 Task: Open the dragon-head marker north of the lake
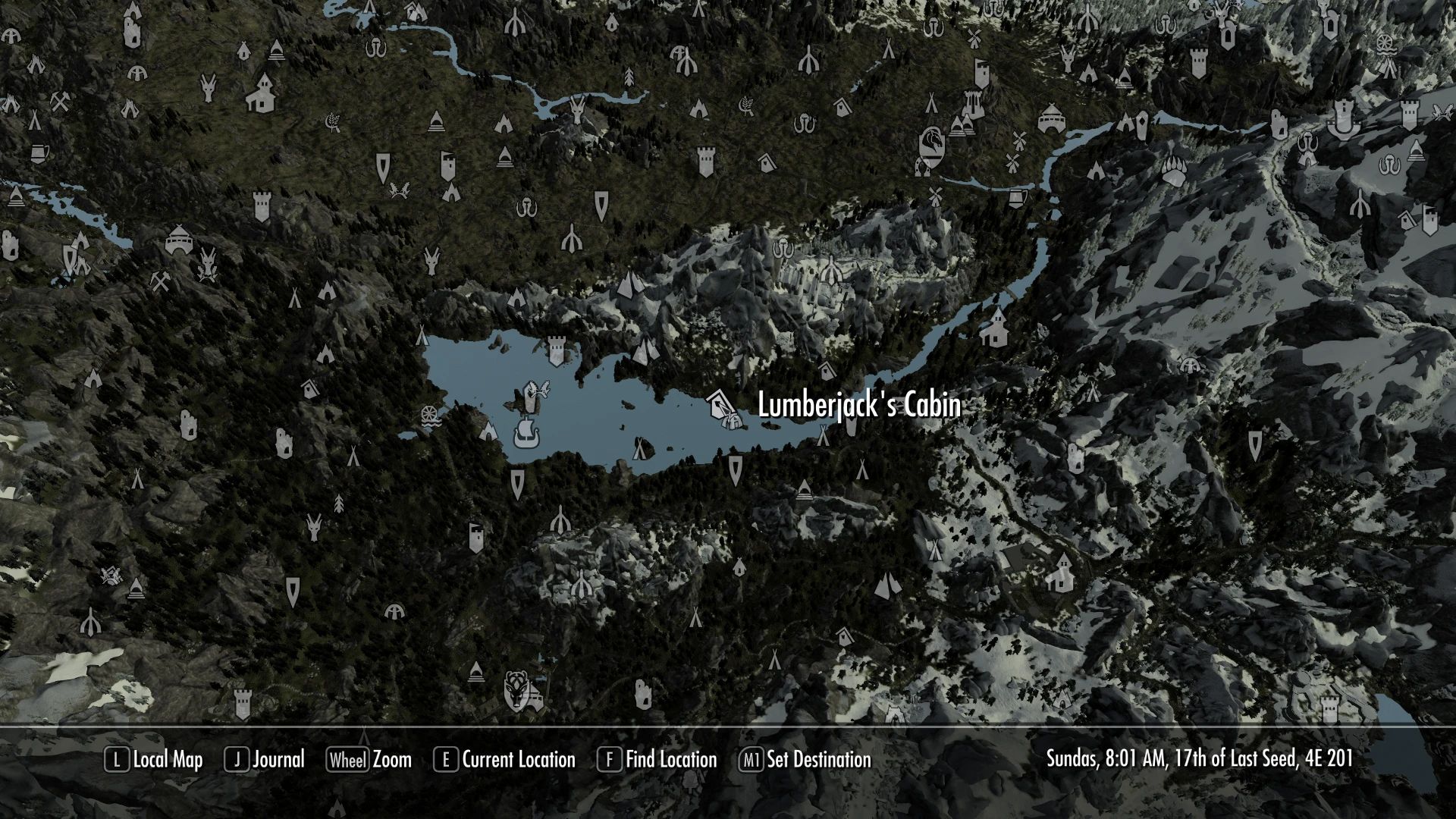pos(931,143)
